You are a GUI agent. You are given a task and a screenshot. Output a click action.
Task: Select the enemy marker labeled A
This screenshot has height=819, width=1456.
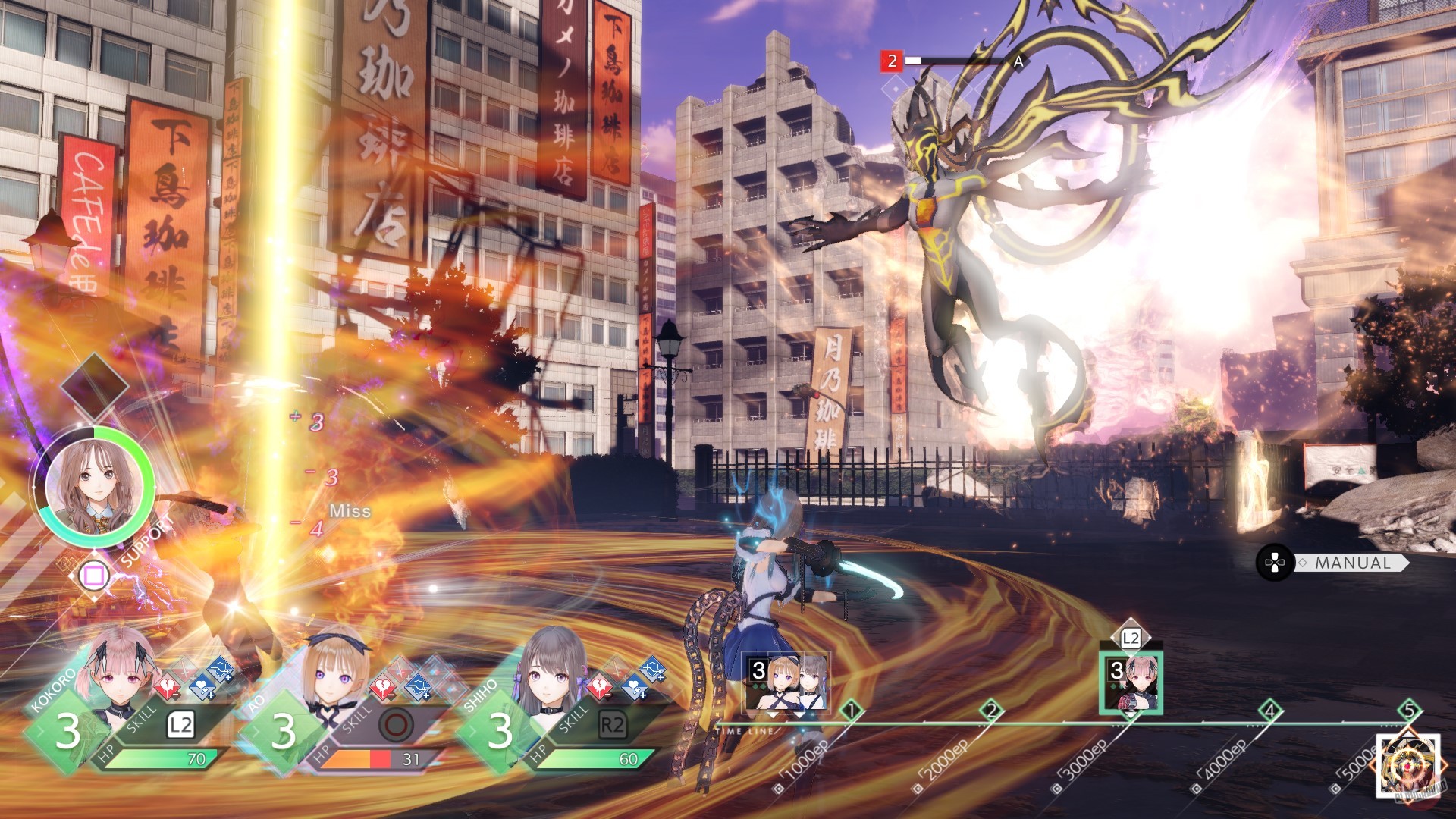(1017, 61)
